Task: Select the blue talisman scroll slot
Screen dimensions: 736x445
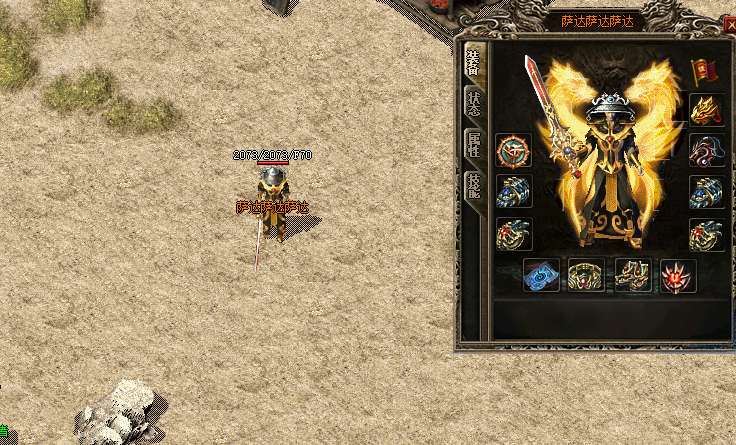Action: [541, 275]
